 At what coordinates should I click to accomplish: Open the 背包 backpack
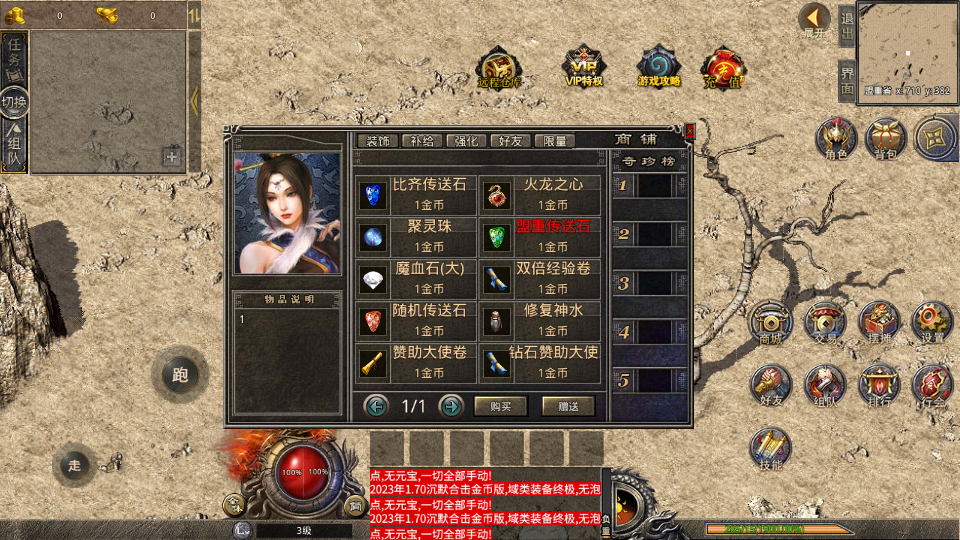[x=885, y=138]
